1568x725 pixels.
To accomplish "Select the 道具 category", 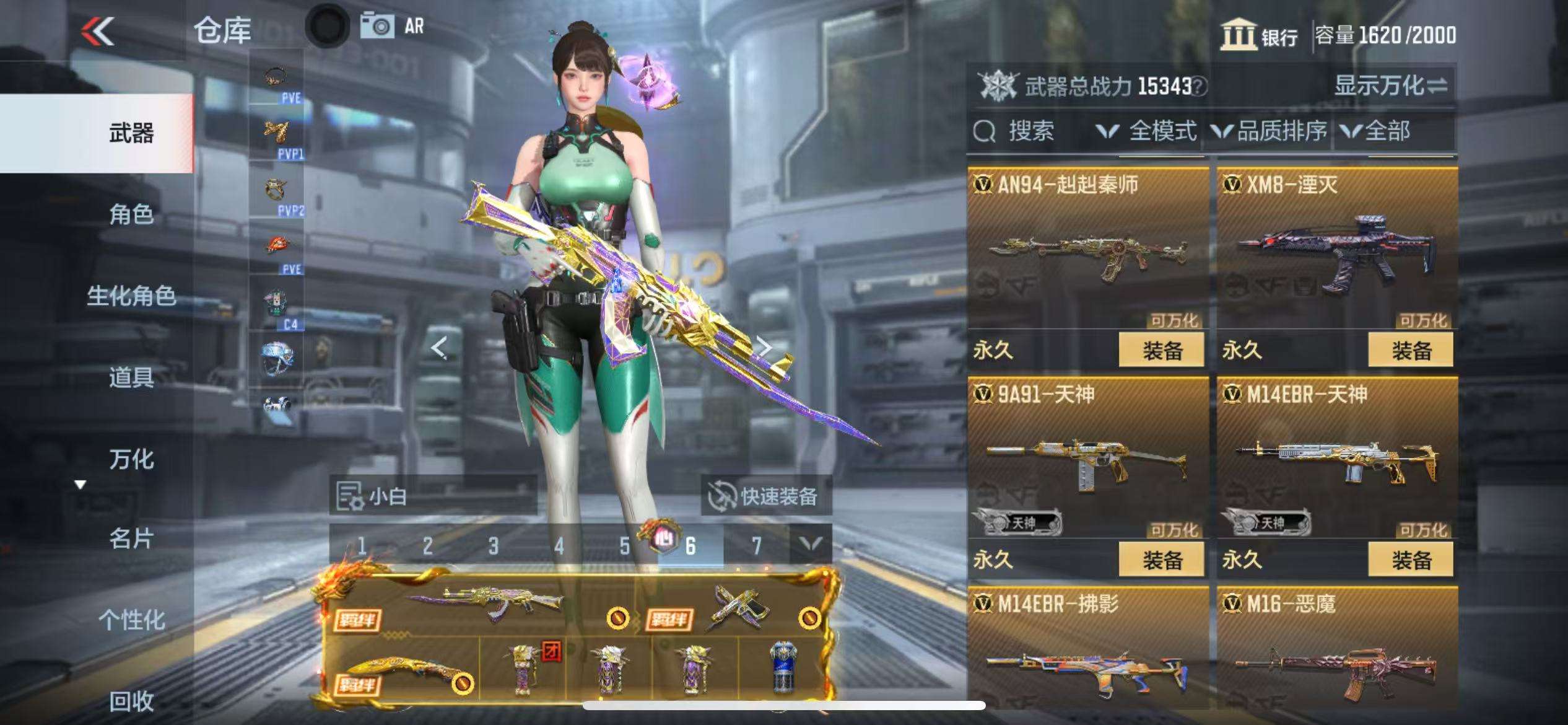I will [x=131, y=377].
